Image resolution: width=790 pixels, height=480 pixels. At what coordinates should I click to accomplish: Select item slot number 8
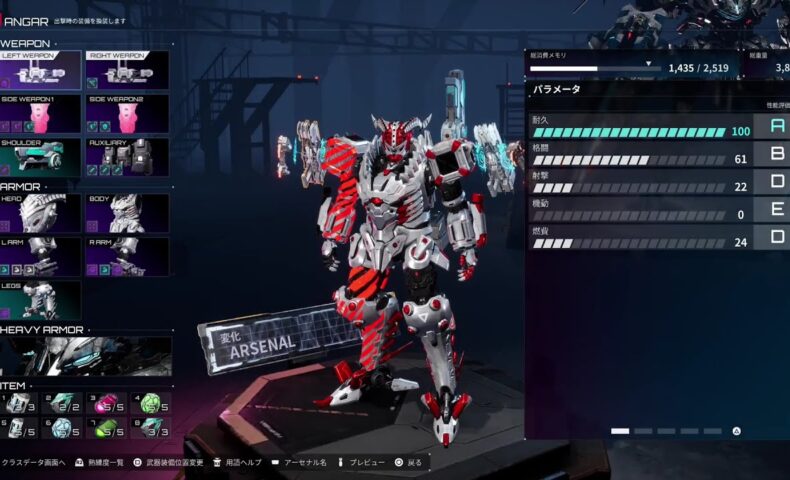click(x=149, y=428)
